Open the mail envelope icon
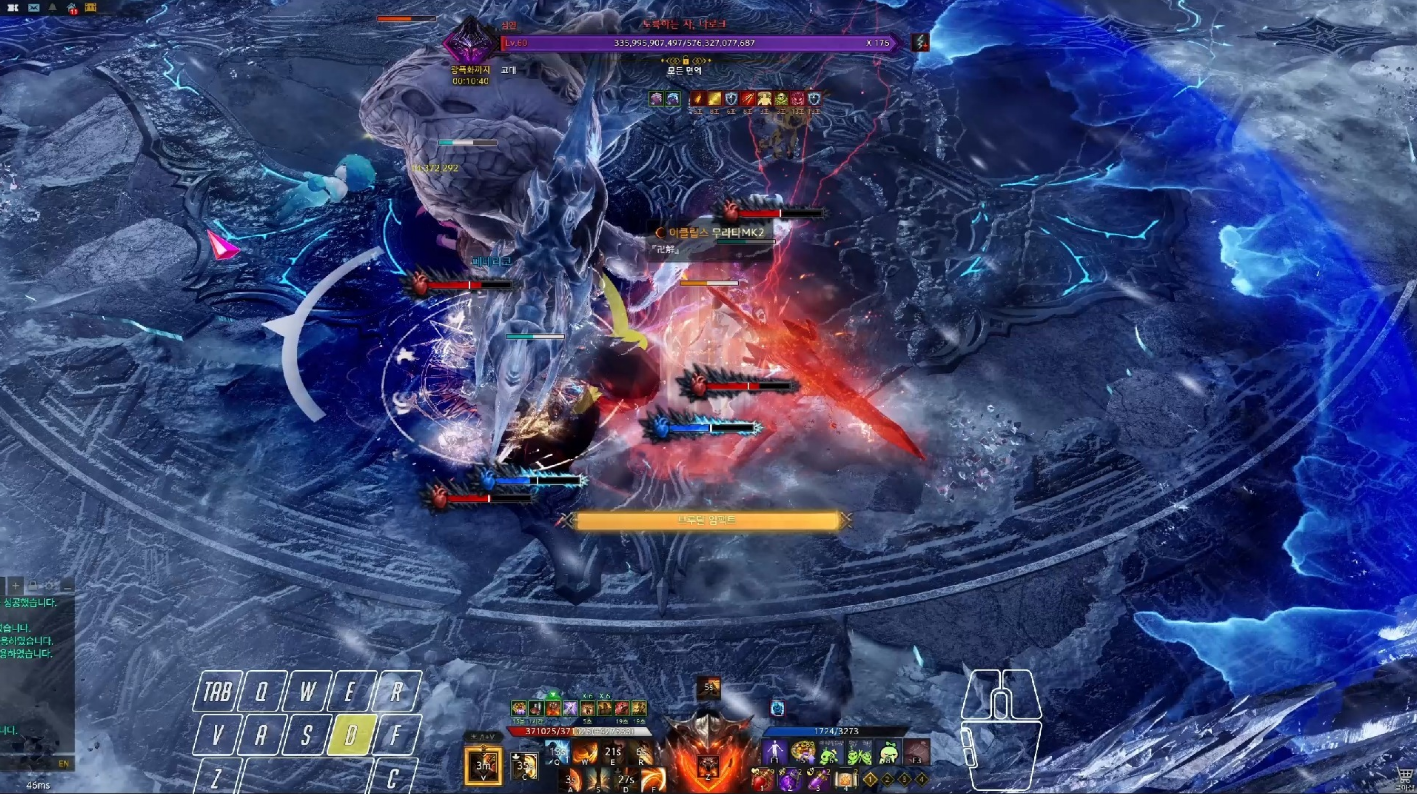 pos(34,7)
